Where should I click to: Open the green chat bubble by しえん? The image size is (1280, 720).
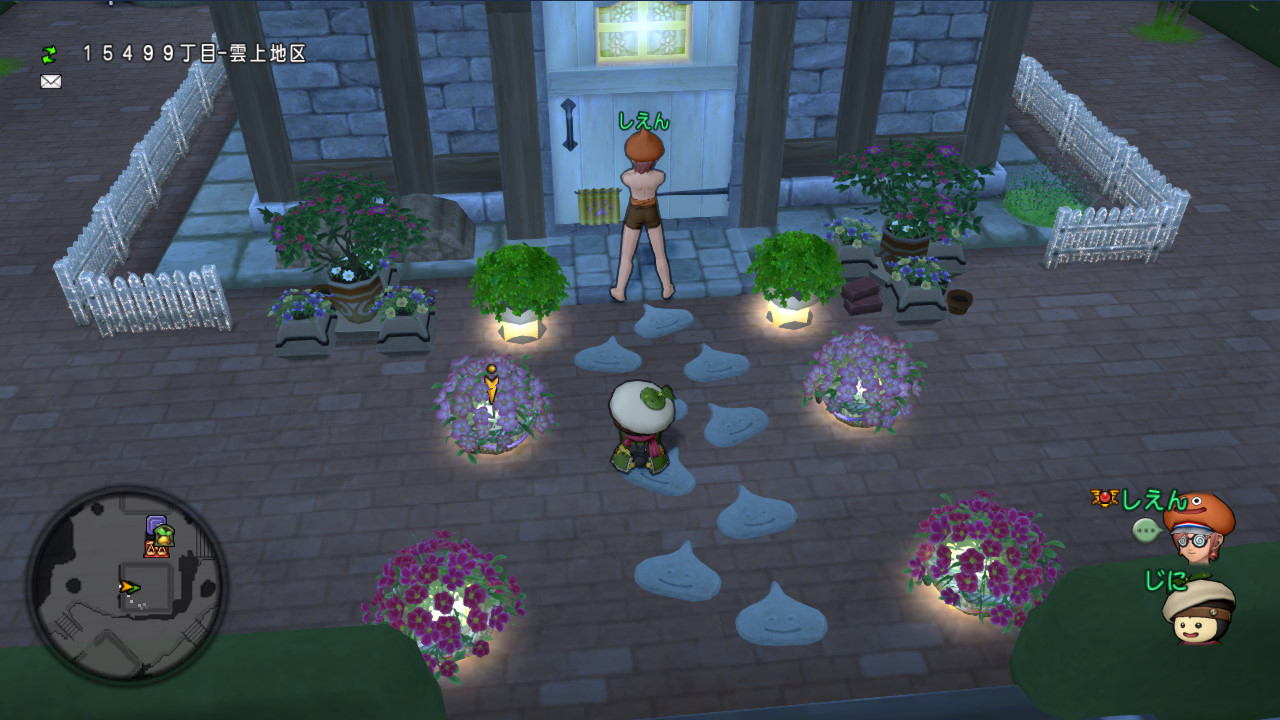point(1146,530)
